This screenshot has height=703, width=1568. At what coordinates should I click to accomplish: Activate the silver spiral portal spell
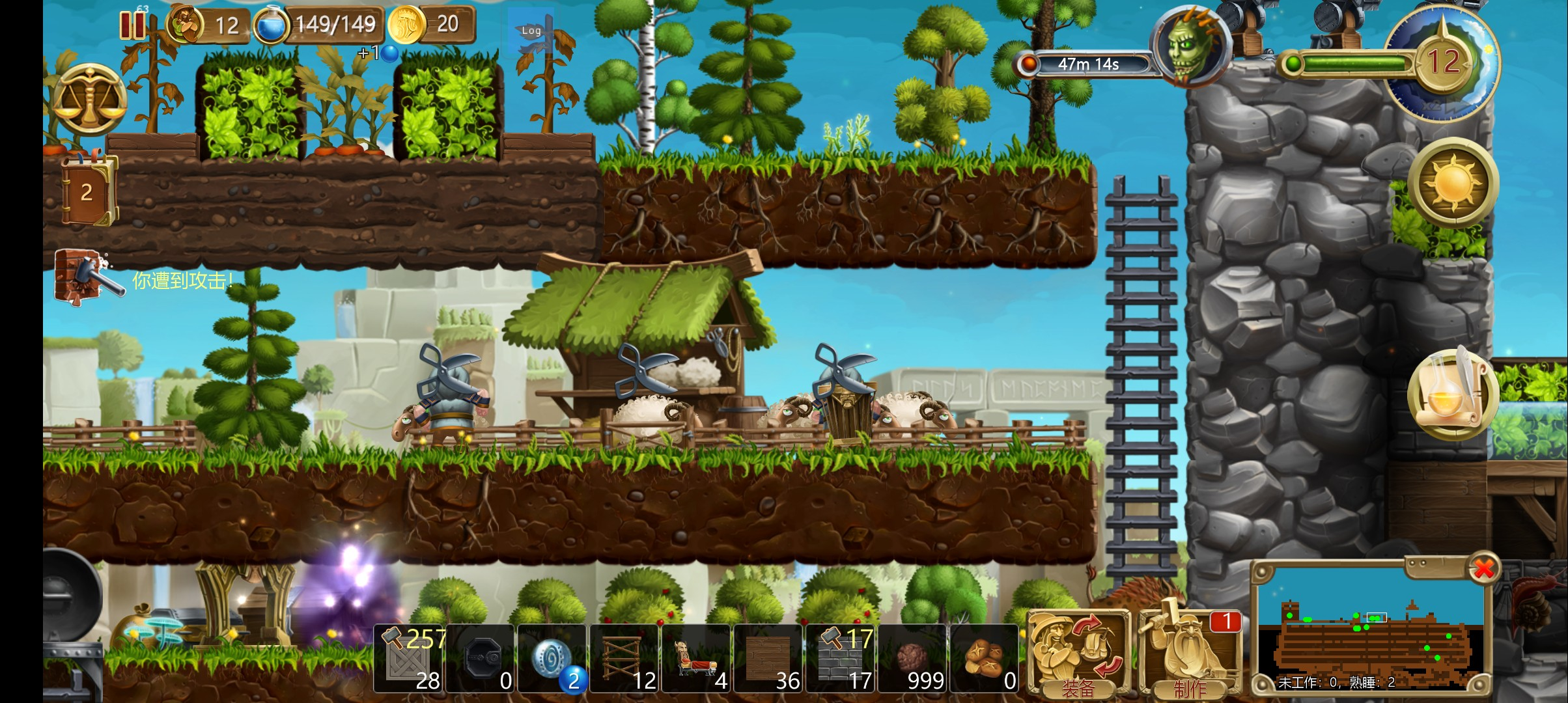(x=553, y=659)
